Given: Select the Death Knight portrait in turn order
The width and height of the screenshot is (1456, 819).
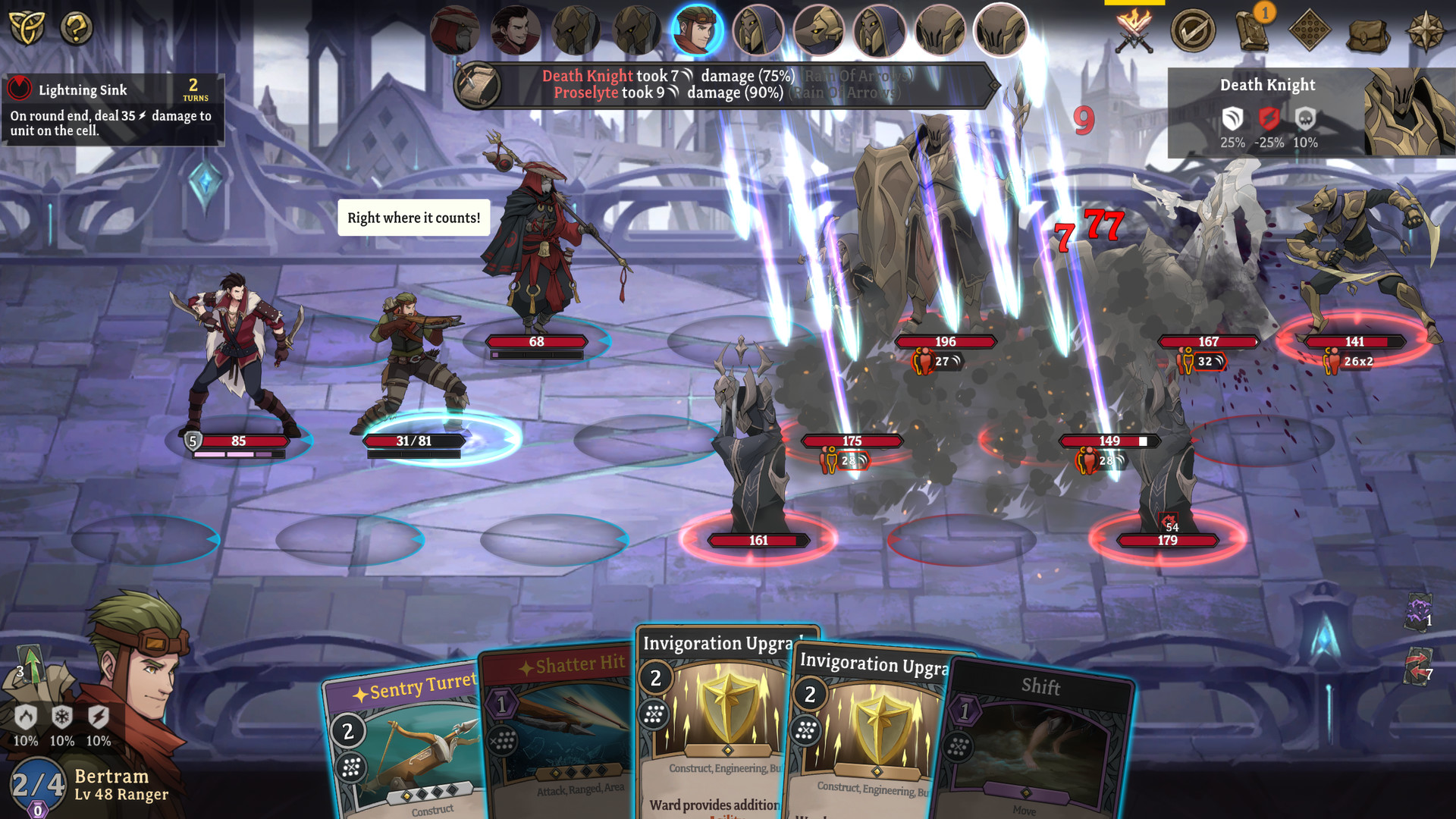Looking at the screenshot, I should pyautogui.click(x=1001, y=30).
